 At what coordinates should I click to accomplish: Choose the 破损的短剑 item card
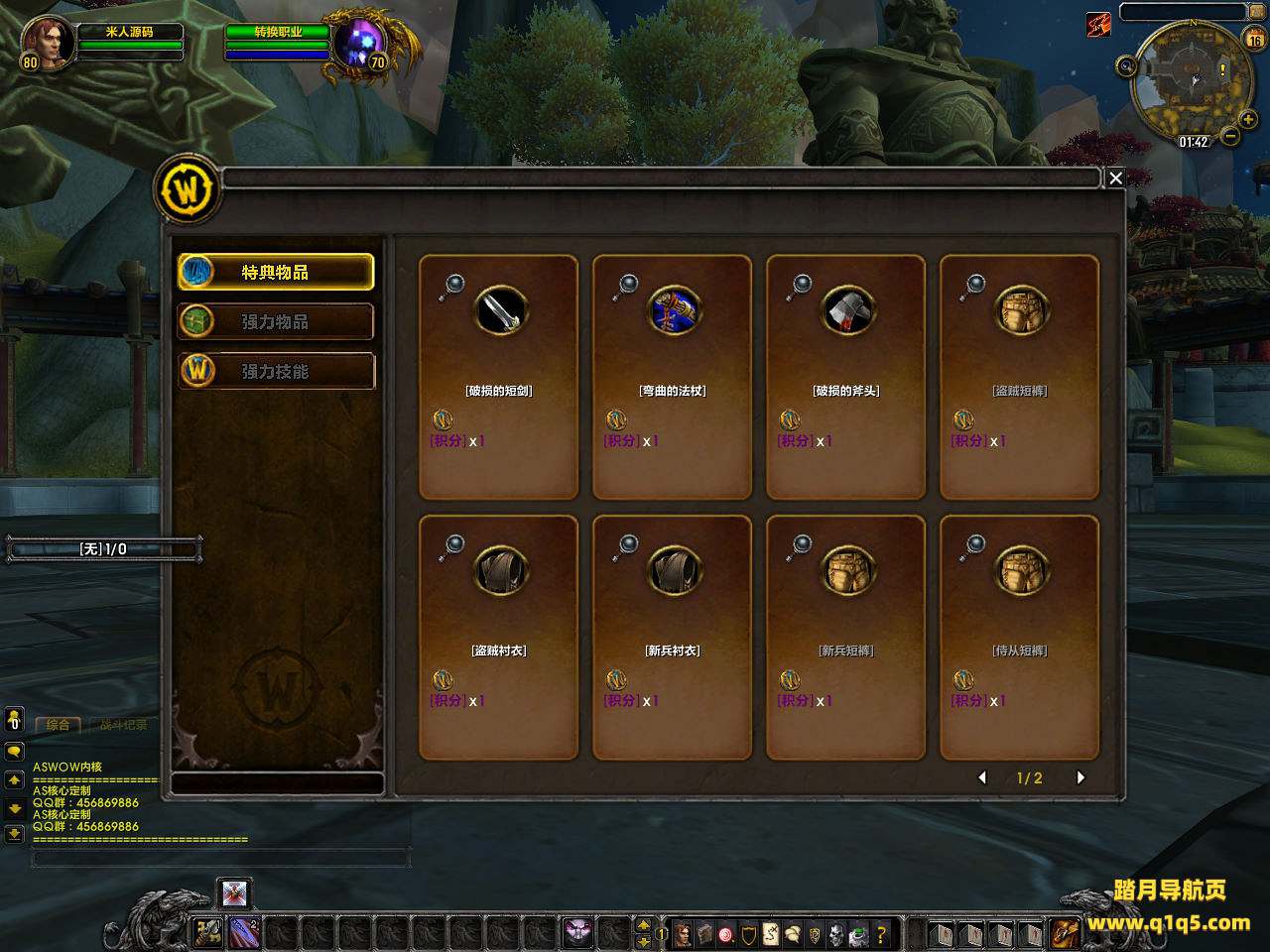499,377
